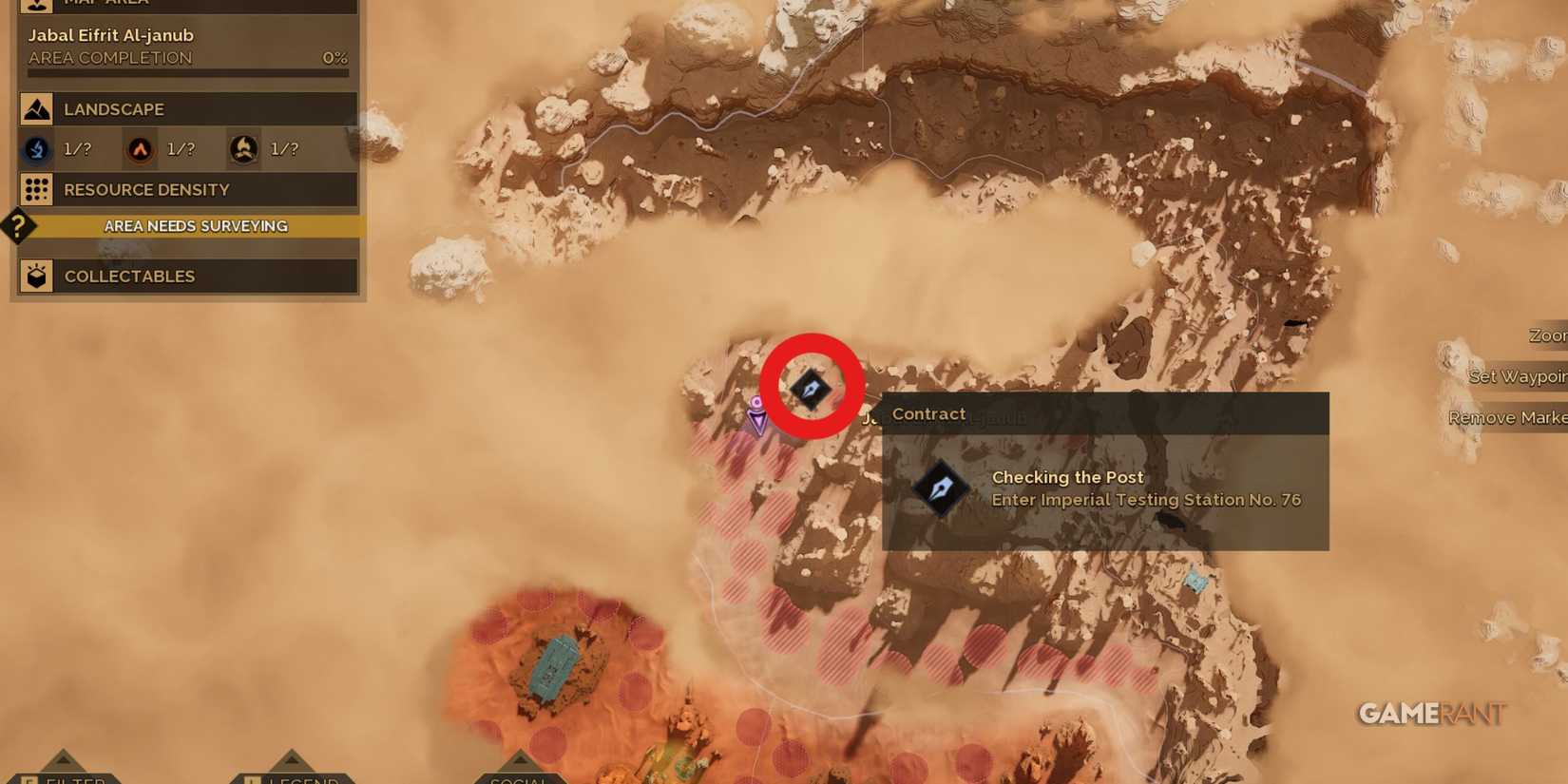Expand the Legend panel chevron
Image resolution: width=1568 pixels, height=784 pixels.
click(x=291, y=760)
